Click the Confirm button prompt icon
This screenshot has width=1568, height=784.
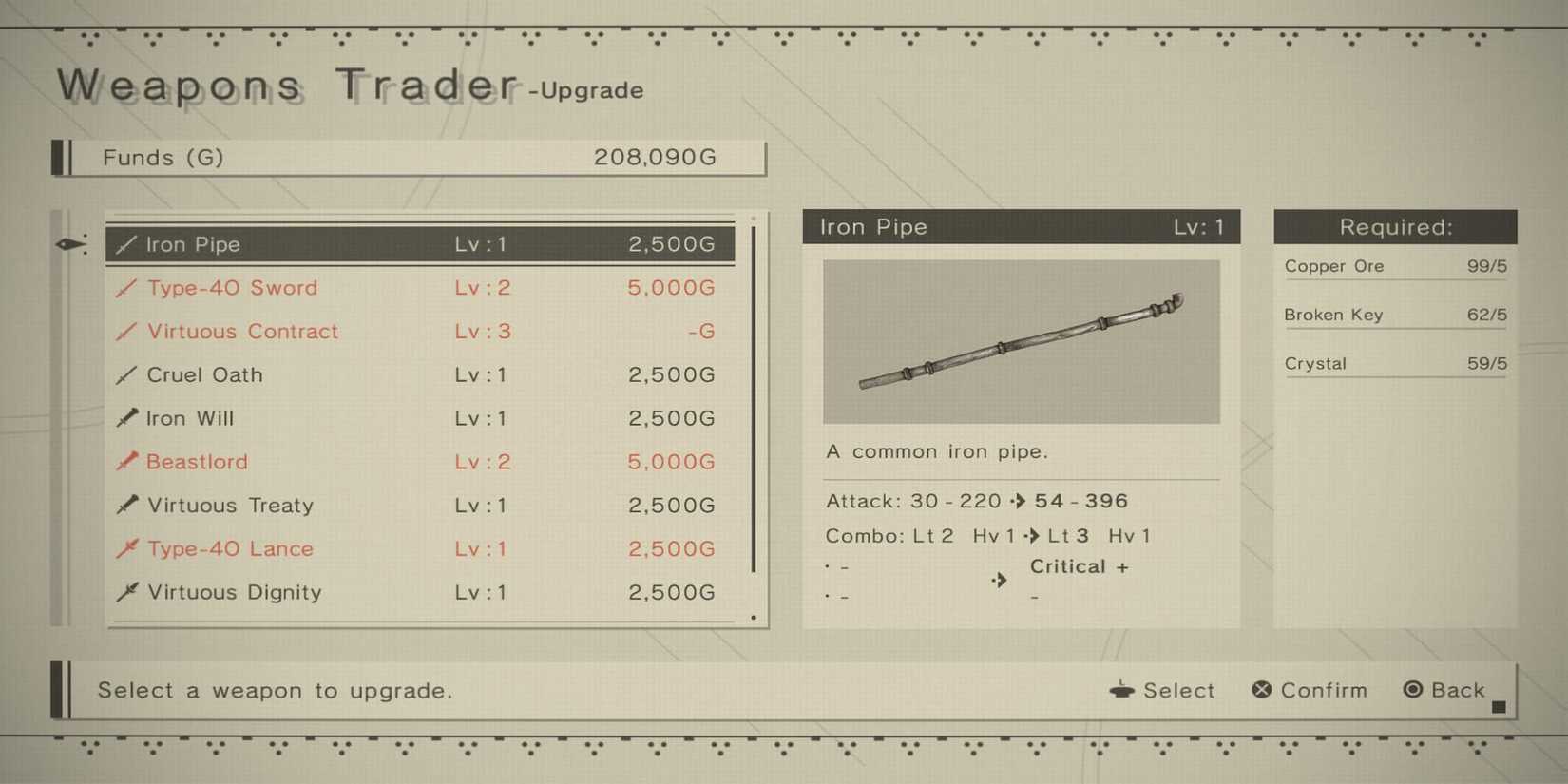coord(1261,690)
